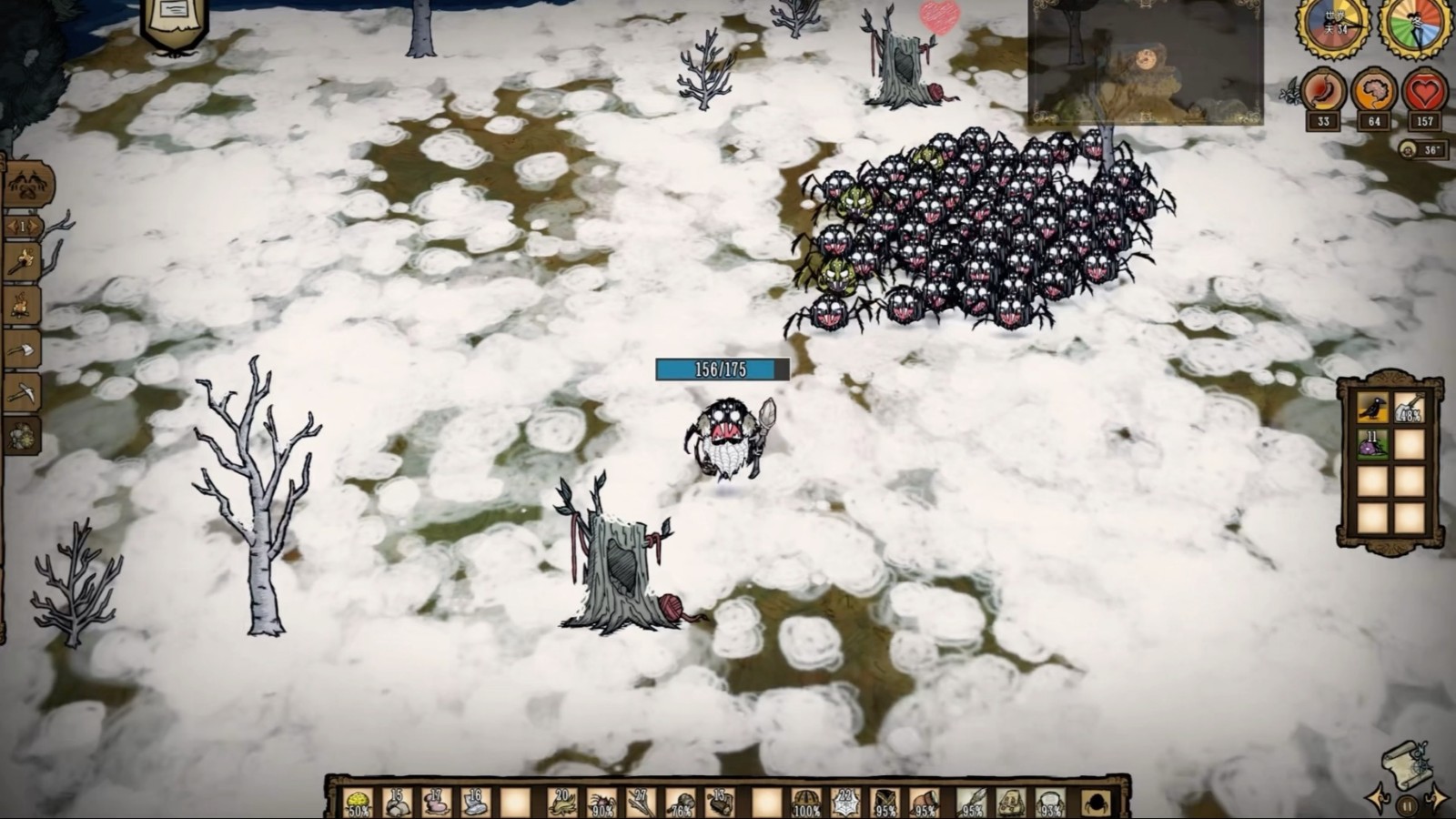Viewport: 1456px width, 819px height.
Task: Click the minimap overlay
Action: click(x=1145, y=62)
